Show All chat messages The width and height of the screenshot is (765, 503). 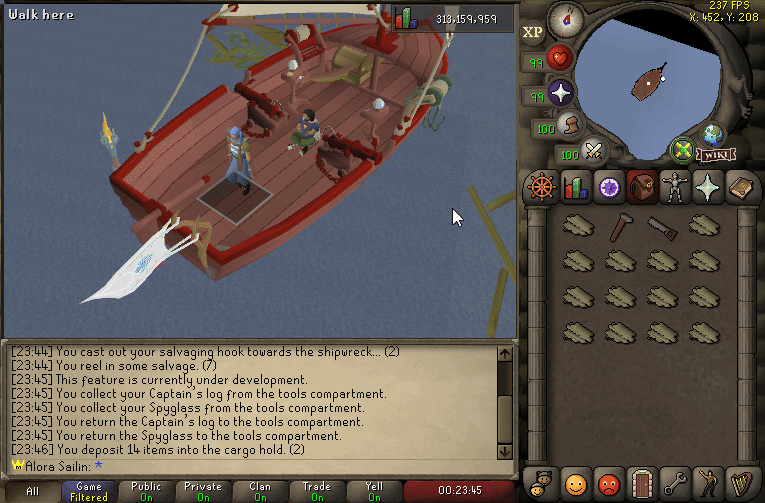(x=32, y=491)
